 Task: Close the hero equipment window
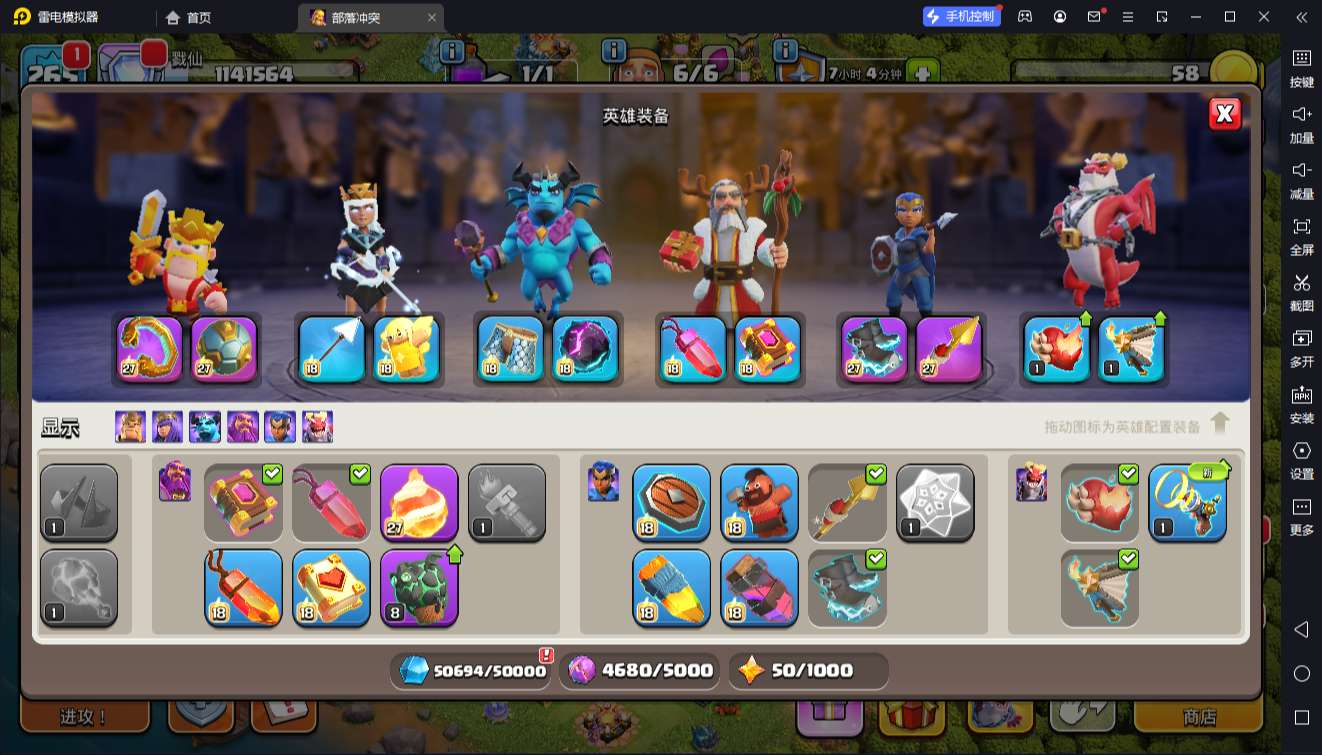pyautogui.click(x=1225, y=114)
